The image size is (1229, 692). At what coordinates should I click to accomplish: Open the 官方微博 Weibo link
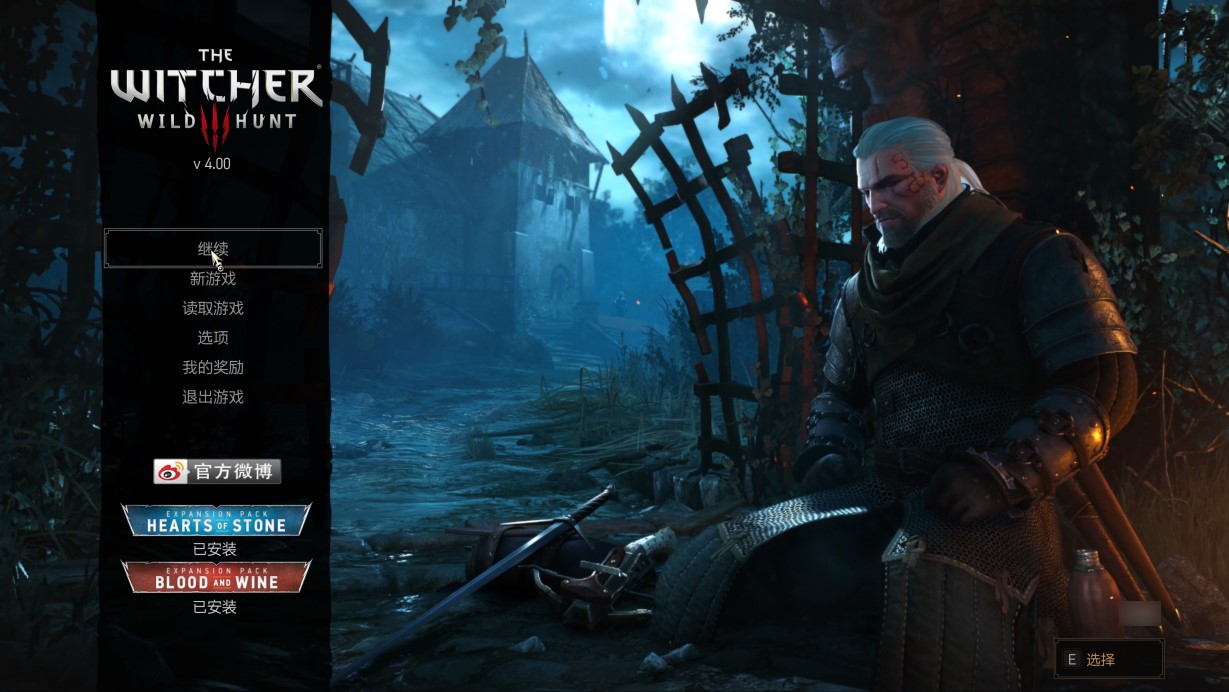coord(217,472)
